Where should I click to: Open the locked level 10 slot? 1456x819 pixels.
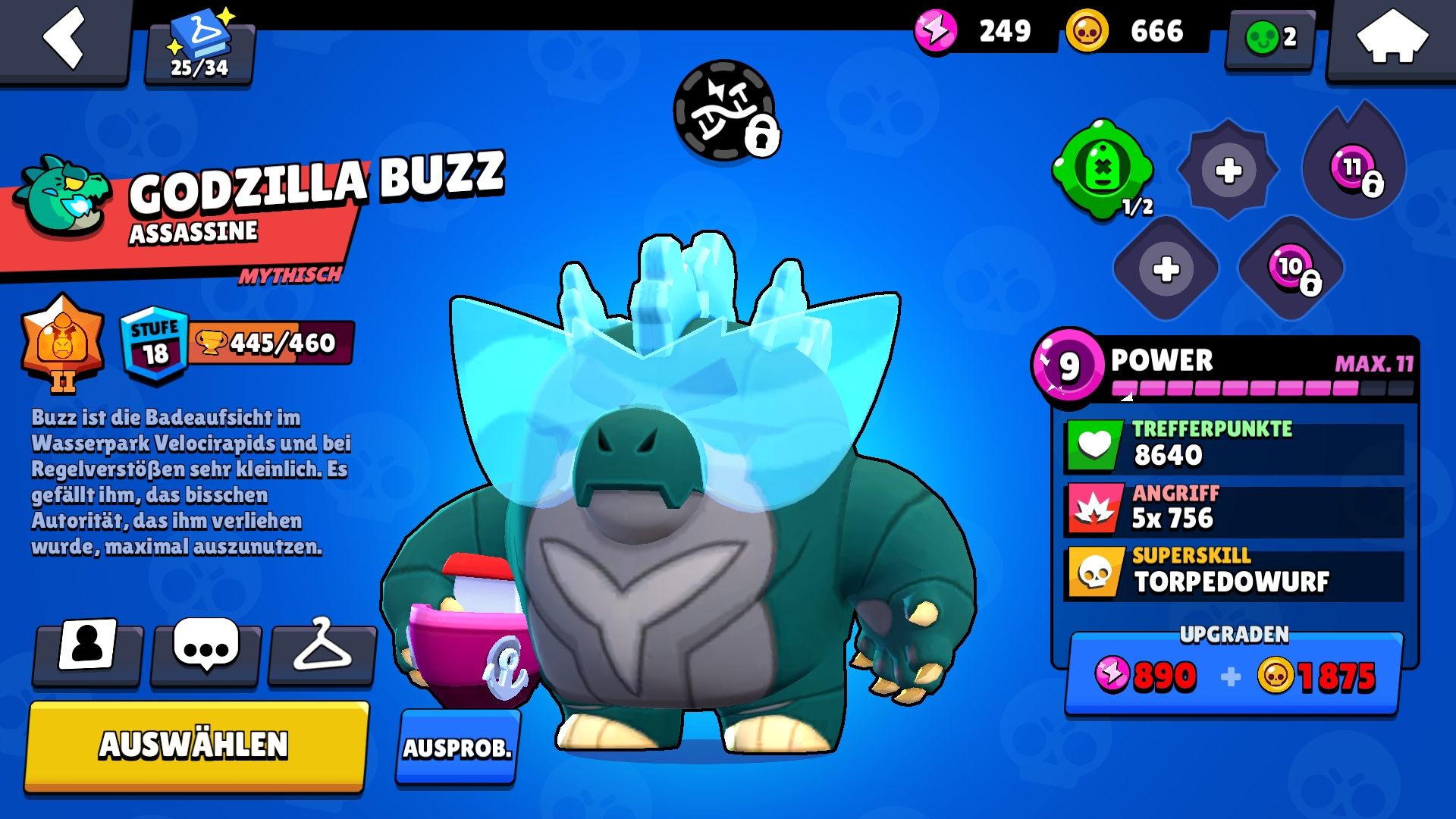pyautogui.click(x=1291, y=268)
